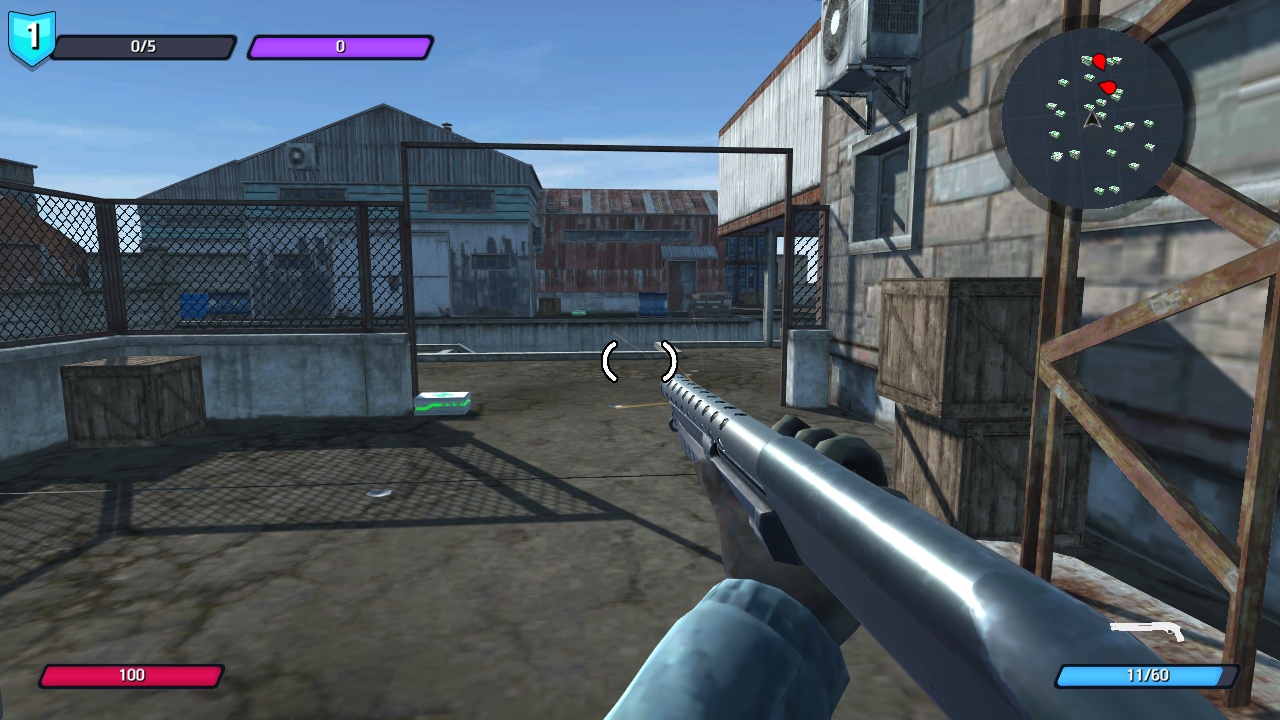This screenshot has height=720, width=1280.
Task: Click the blue 11/60 ammo counter
Action: point(1145,675)
